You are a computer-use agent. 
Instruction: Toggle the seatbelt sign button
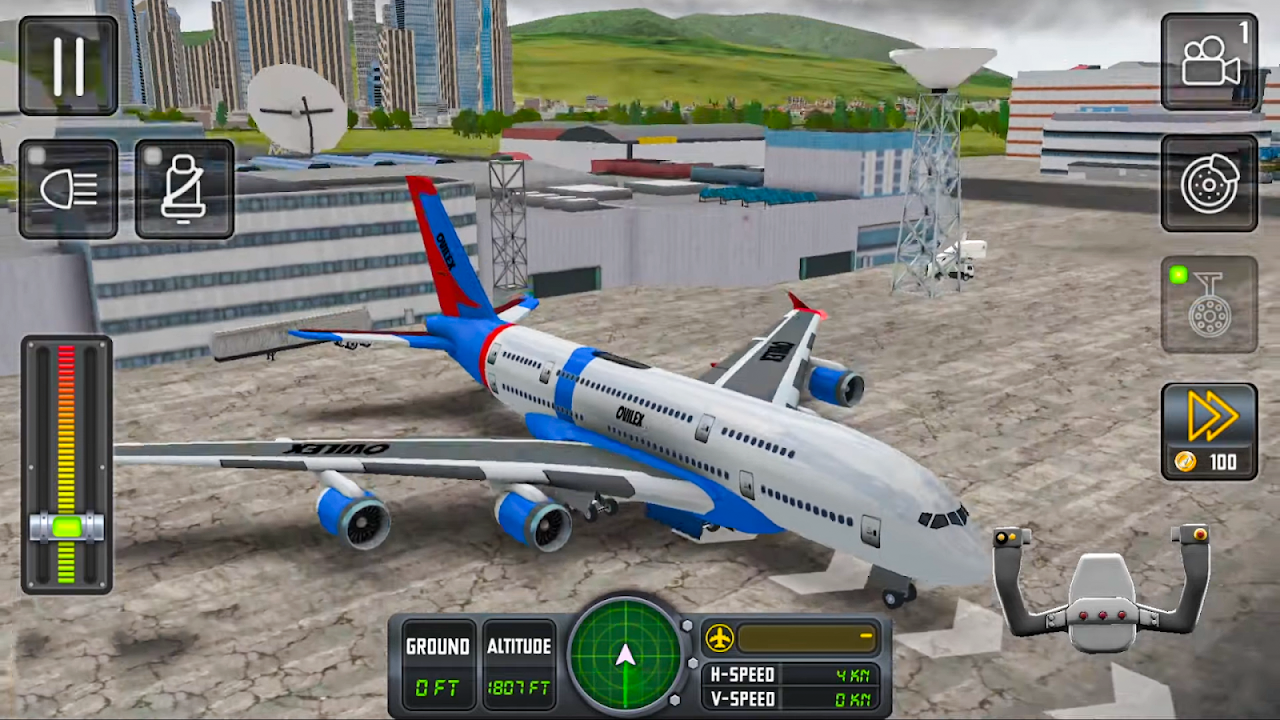[184, 189]
